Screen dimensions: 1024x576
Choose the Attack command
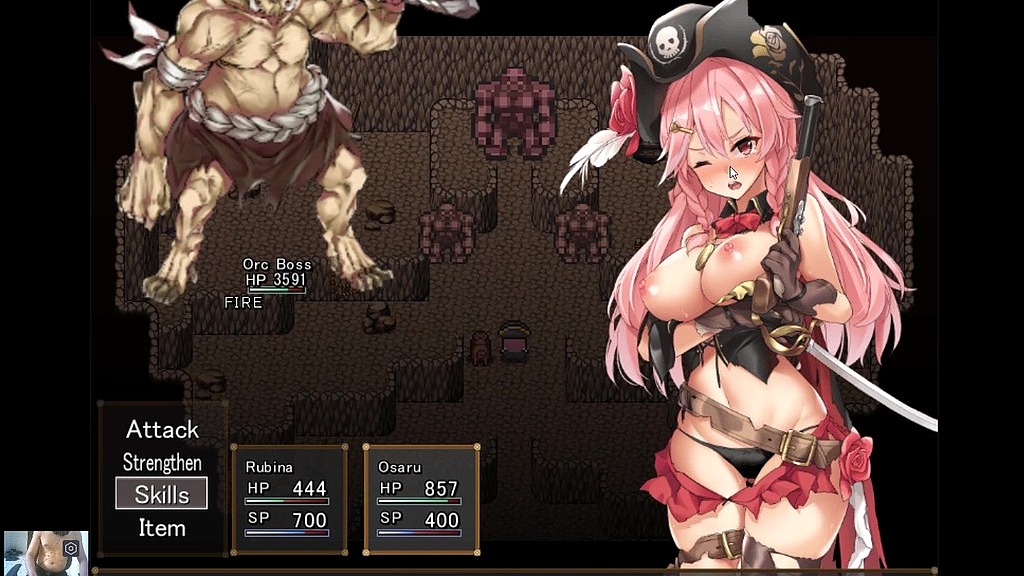[x=162, y=430]
